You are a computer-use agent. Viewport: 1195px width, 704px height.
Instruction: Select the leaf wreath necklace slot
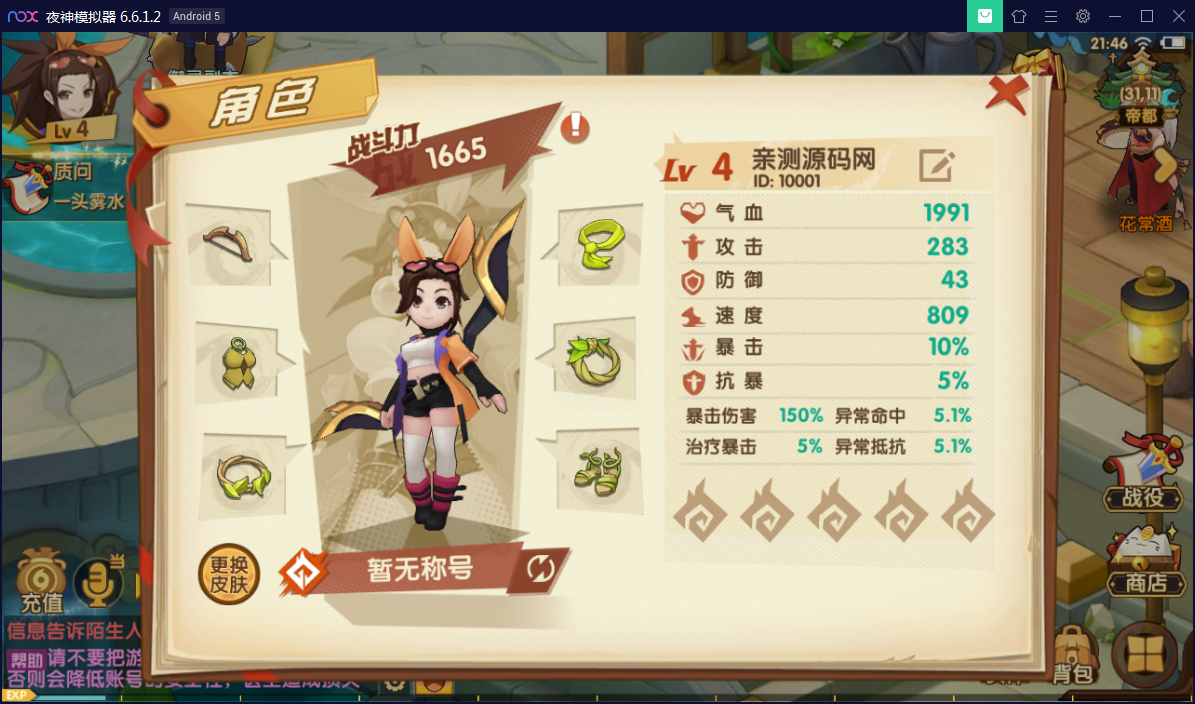pos(594,360)
